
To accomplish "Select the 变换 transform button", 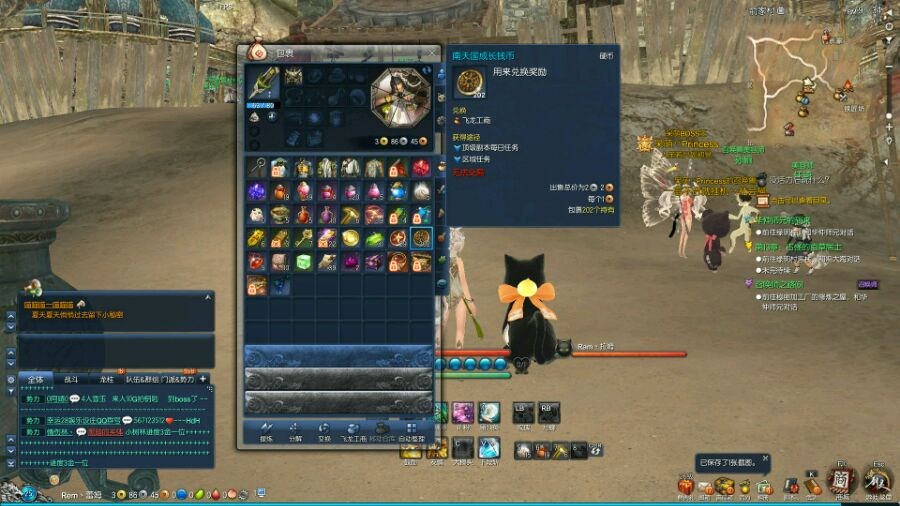I will pyautogui.click(x=324, y=432).
